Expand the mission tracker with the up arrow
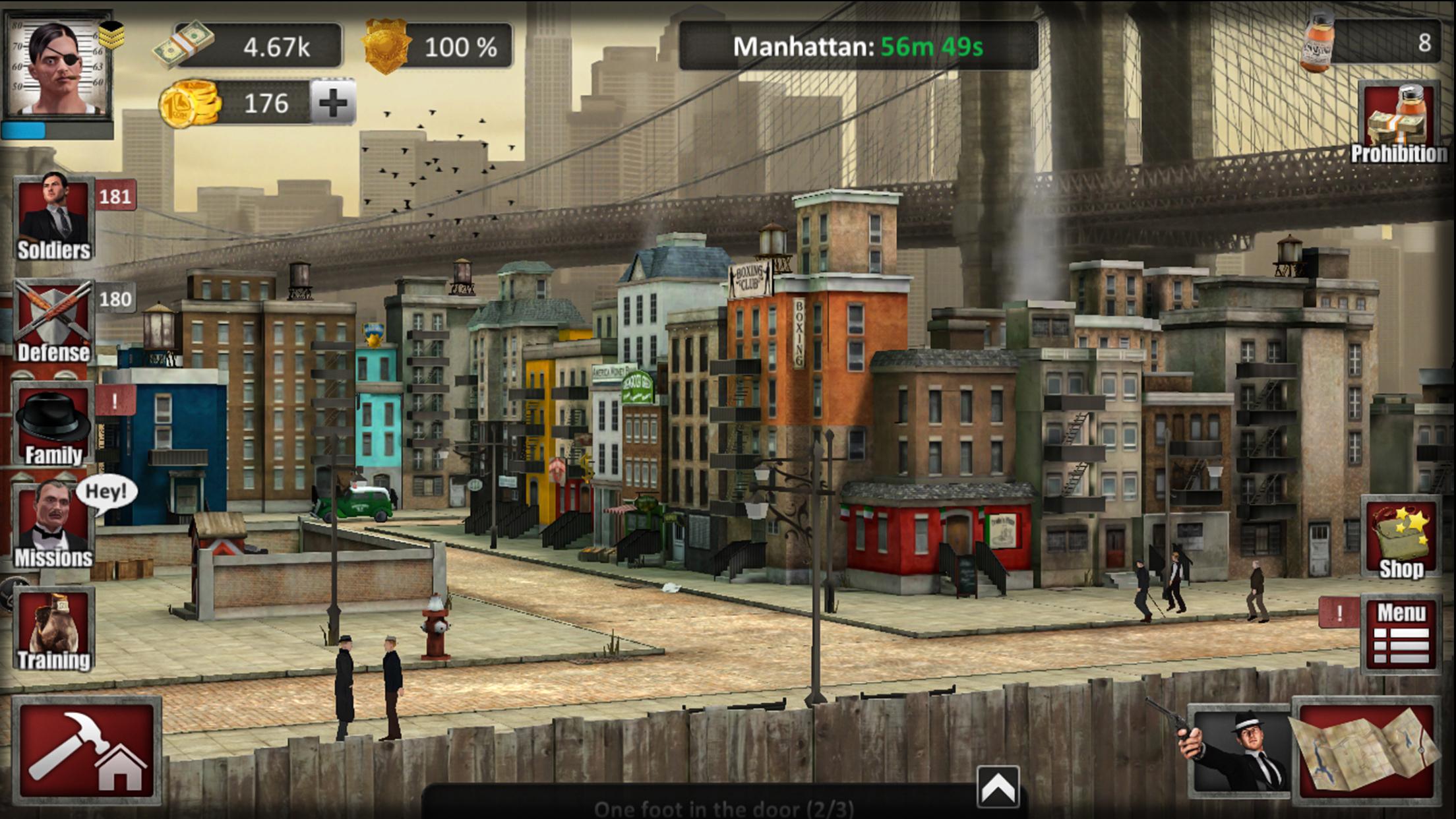Viewport: 1456px width, 819px height. pyautogui.click(x=998, y=787)
